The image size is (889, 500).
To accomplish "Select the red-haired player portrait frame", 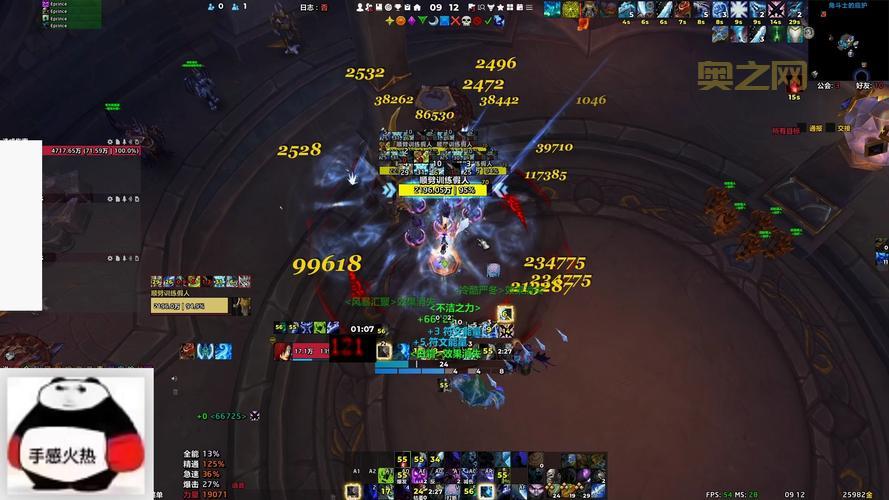I will click(x=283, y=351).
